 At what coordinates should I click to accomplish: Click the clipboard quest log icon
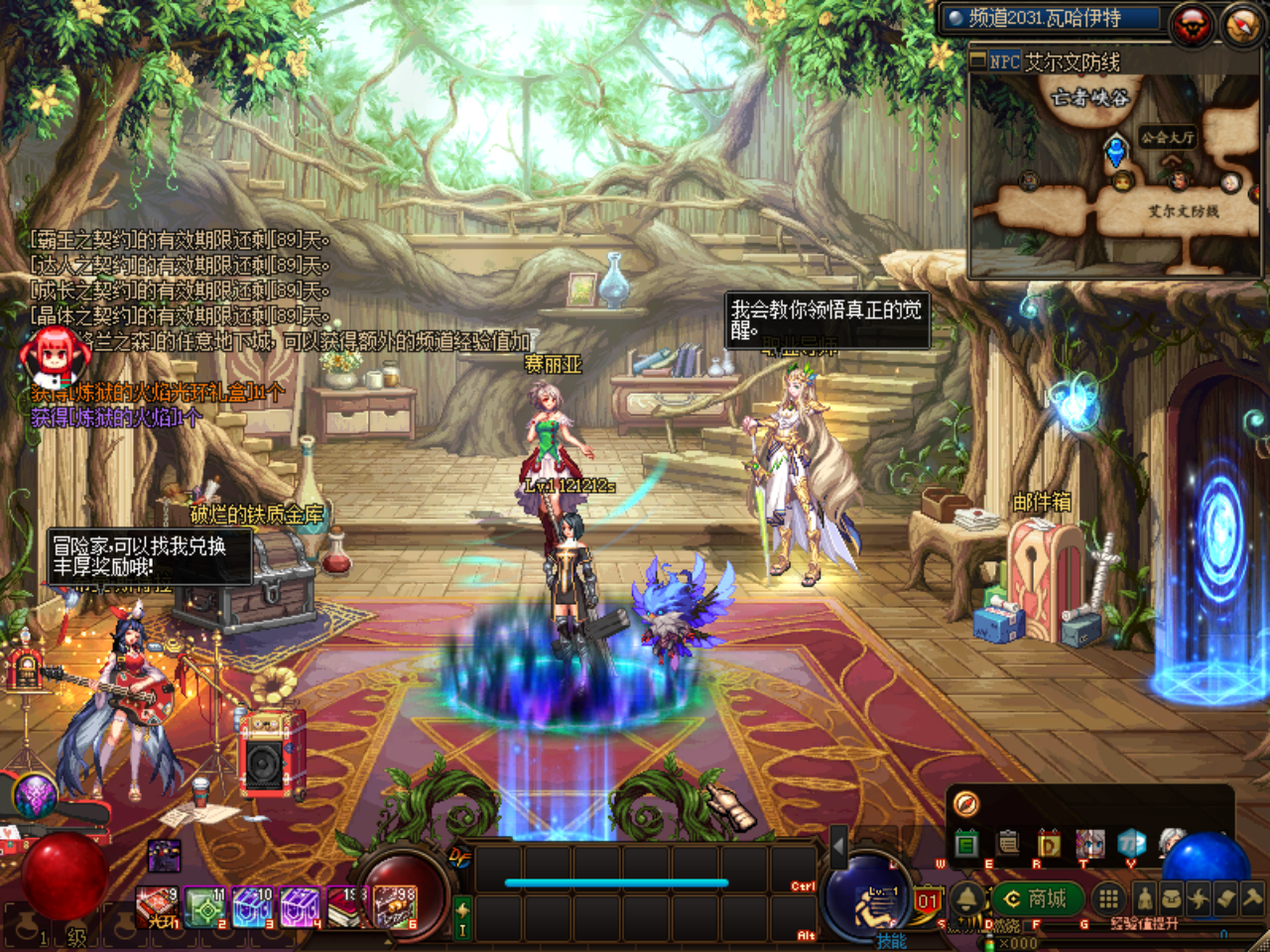pos(1008,844)
